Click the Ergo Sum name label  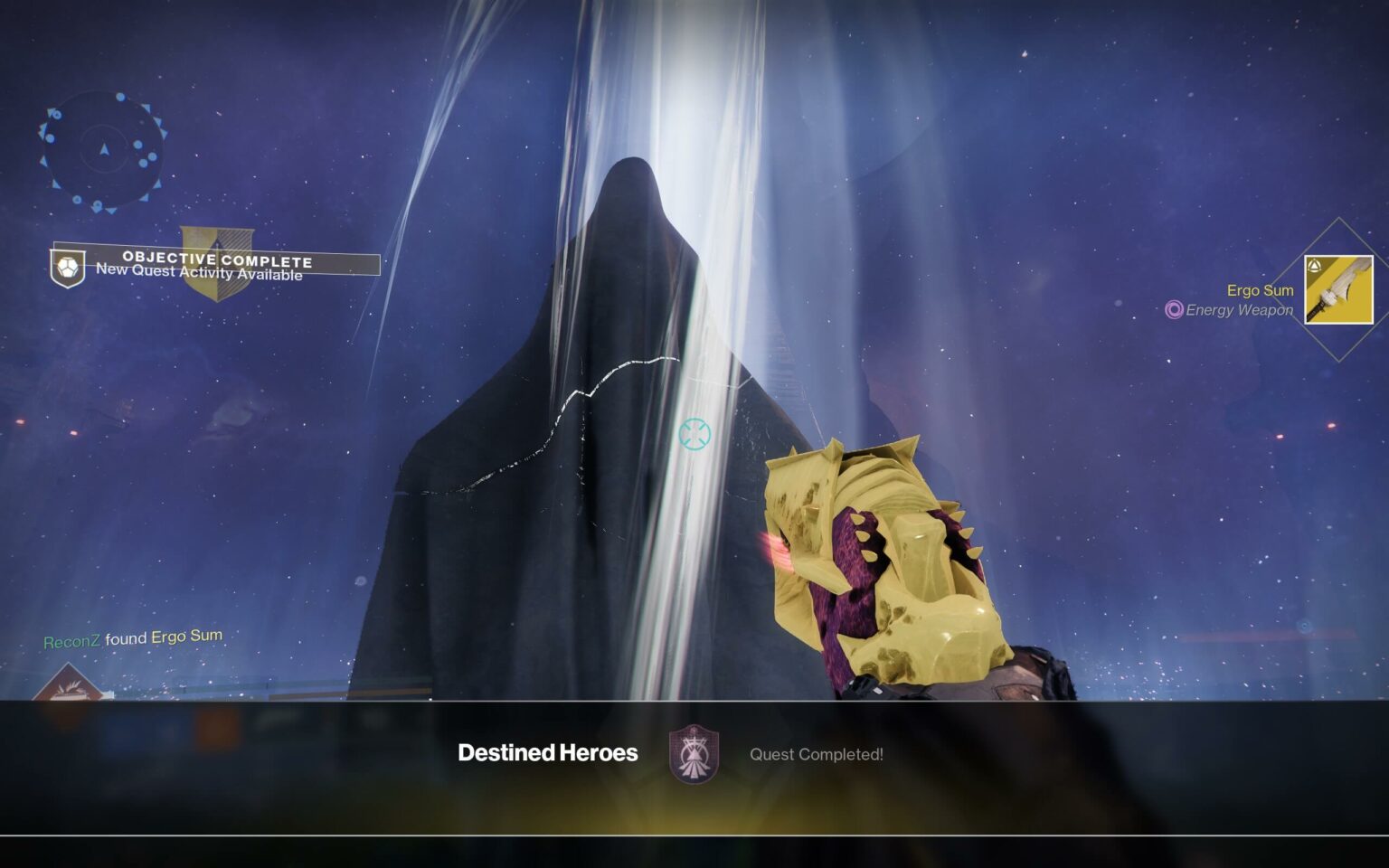1261,290
